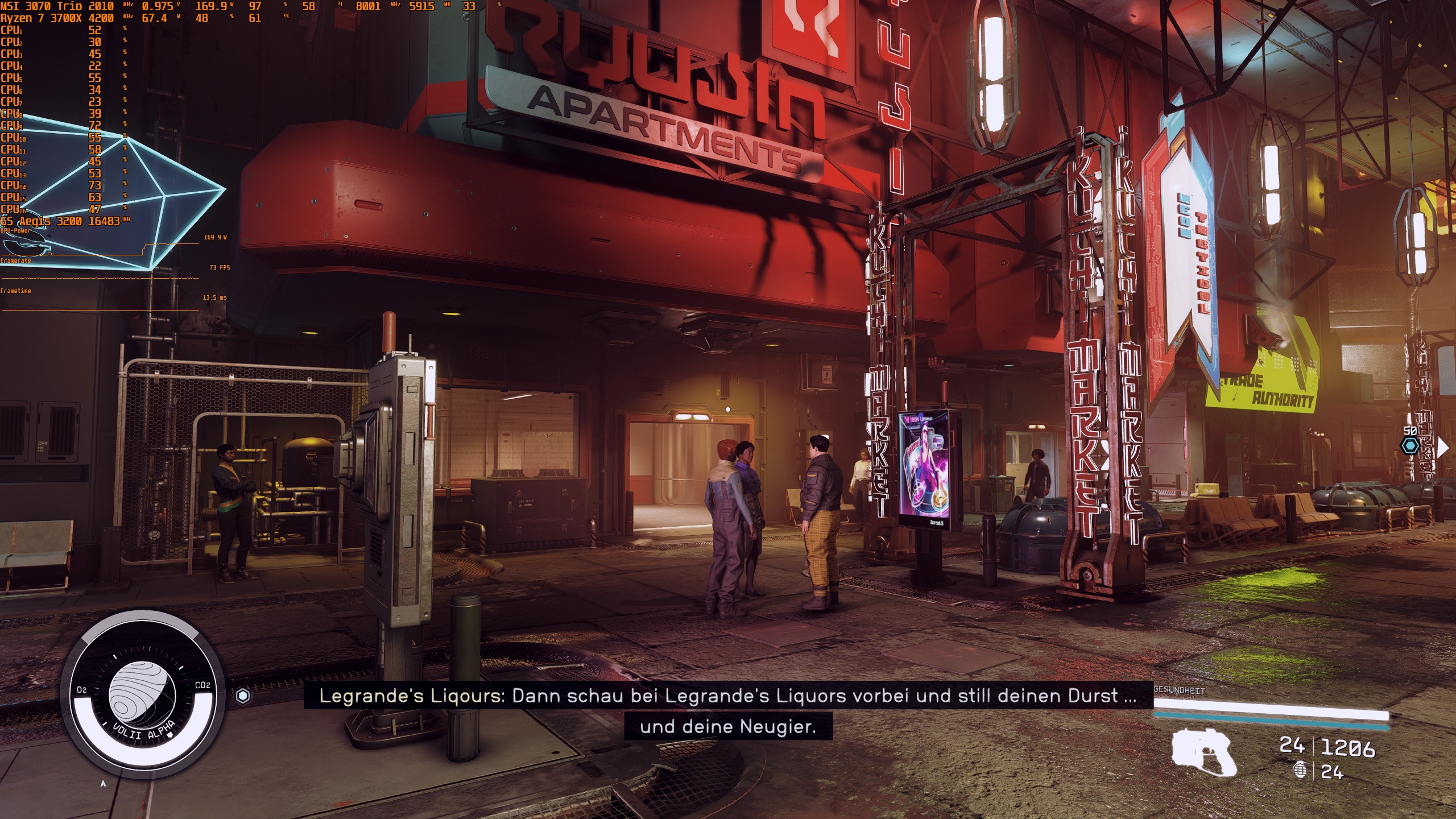
Task: Select the equipped pistol weapon icon
Action: (1204, 752)
